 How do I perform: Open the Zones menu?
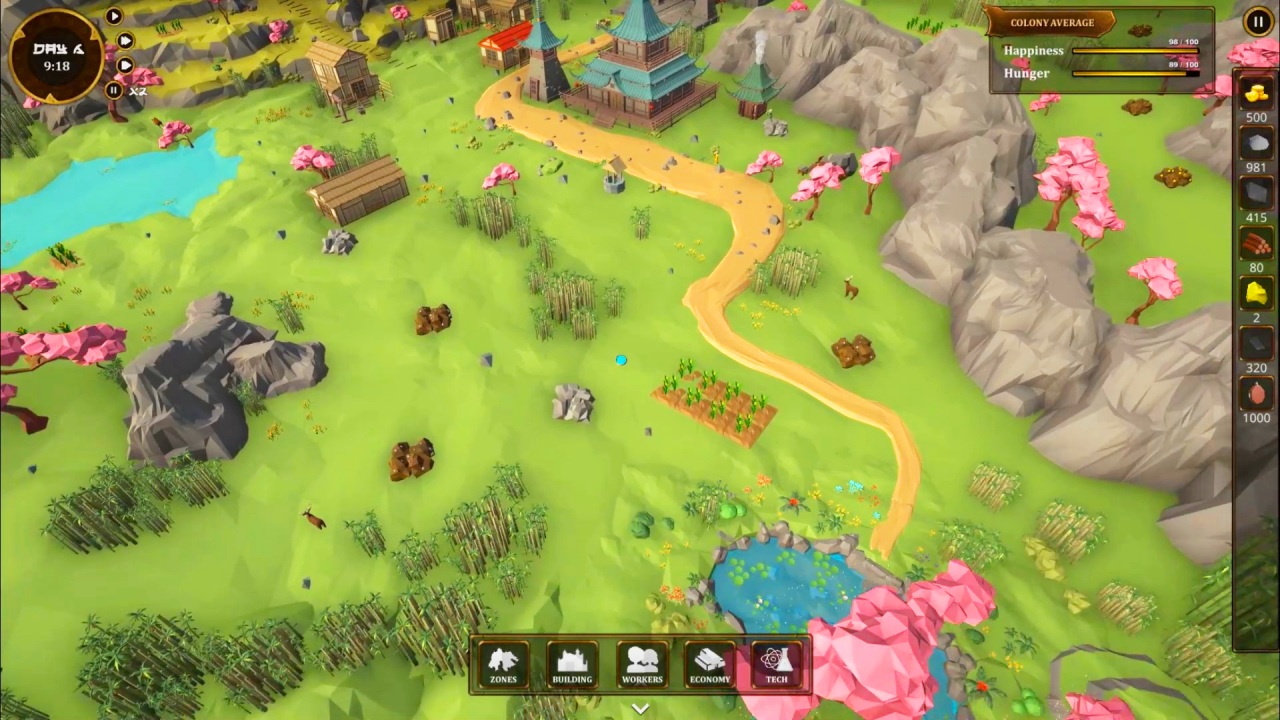coord(503,665)
